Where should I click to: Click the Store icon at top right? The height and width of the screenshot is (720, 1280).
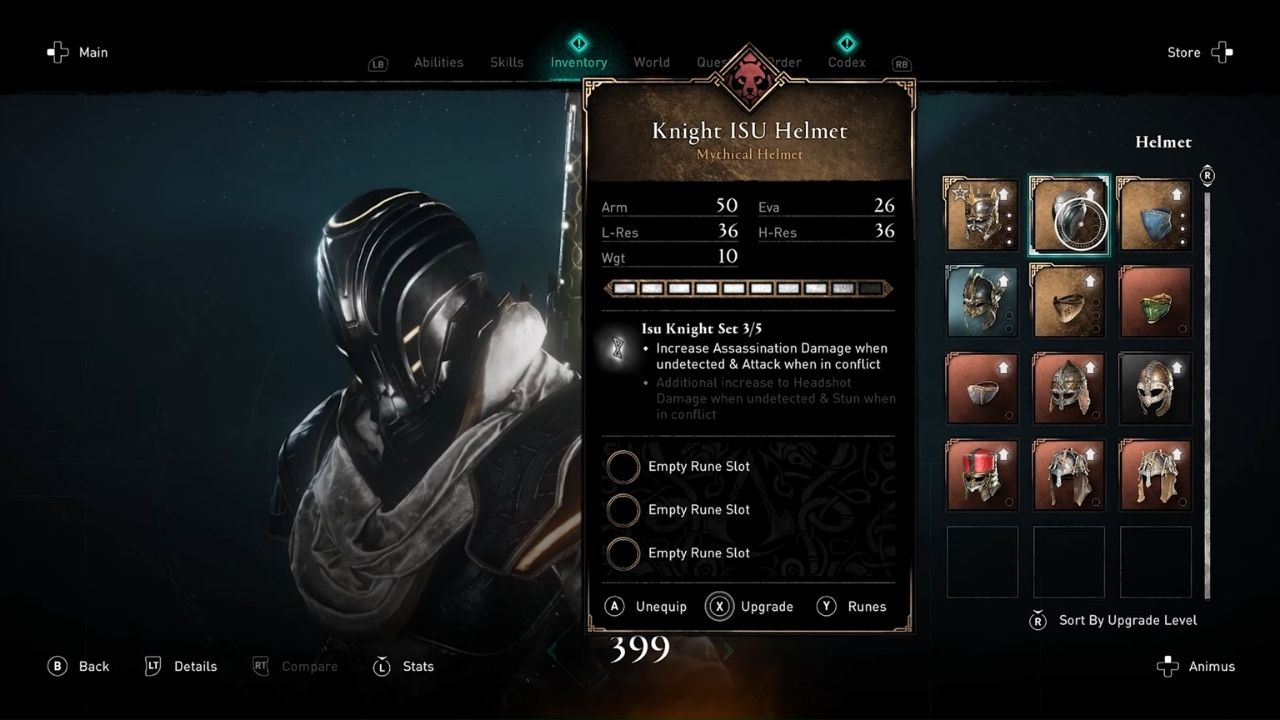pyautogui.click(x=1221, y=52)
